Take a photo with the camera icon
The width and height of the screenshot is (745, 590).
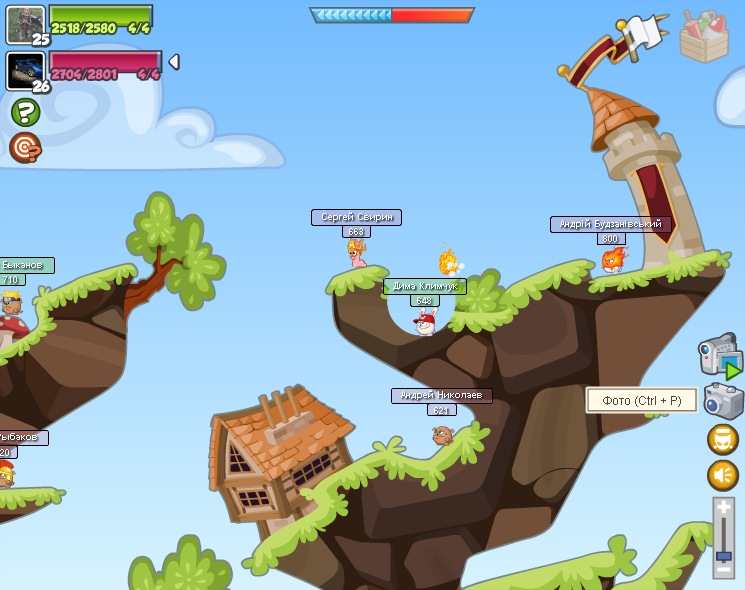(x=723, y=401)
